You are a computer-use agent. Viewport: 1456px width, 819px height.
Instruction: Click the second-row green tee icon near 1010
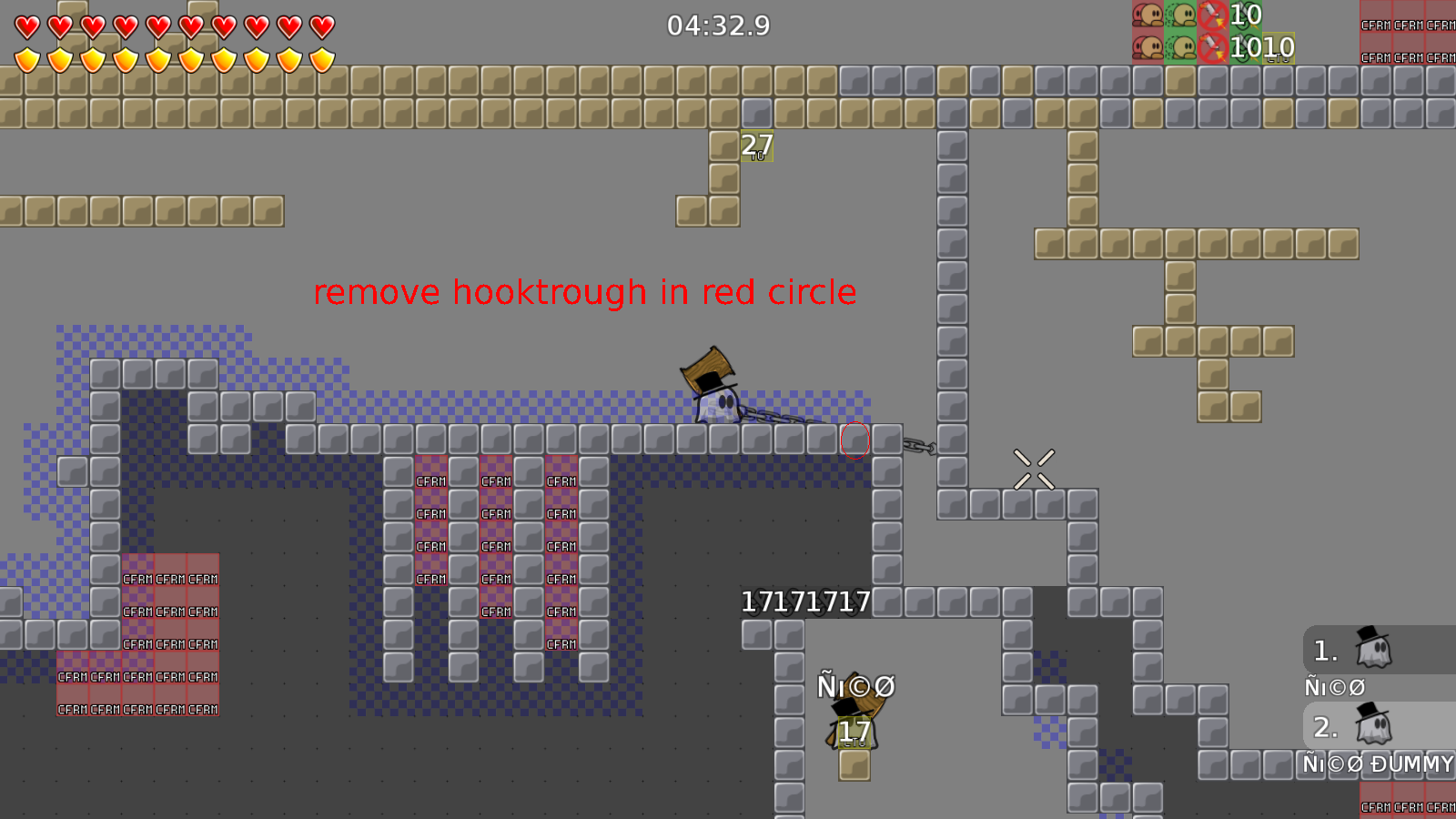(x=1180, y=48)
